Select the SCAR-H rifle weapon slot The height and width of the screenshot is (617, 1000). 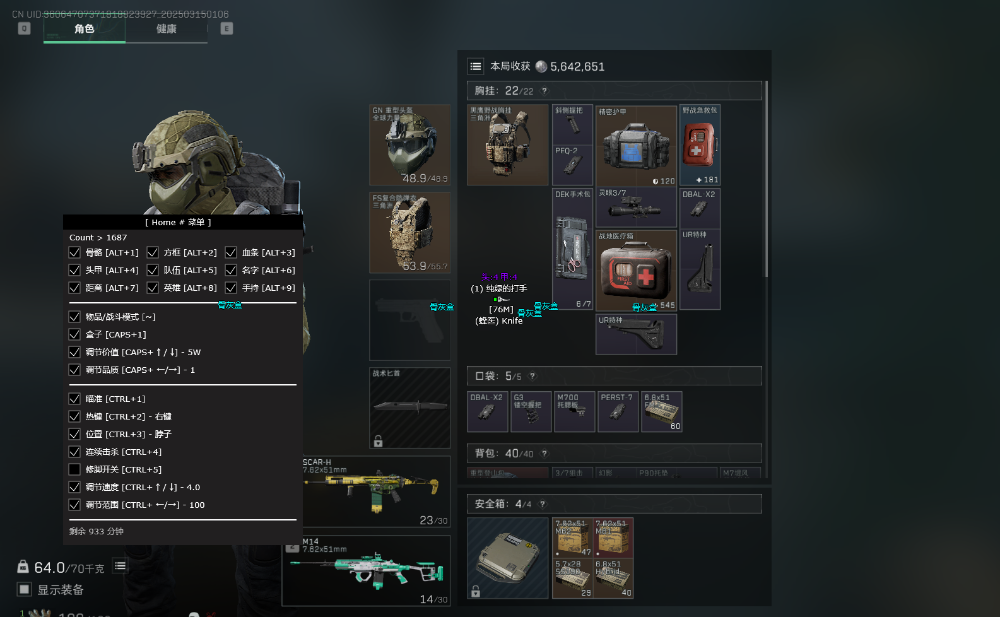click(x=365, y=491)
